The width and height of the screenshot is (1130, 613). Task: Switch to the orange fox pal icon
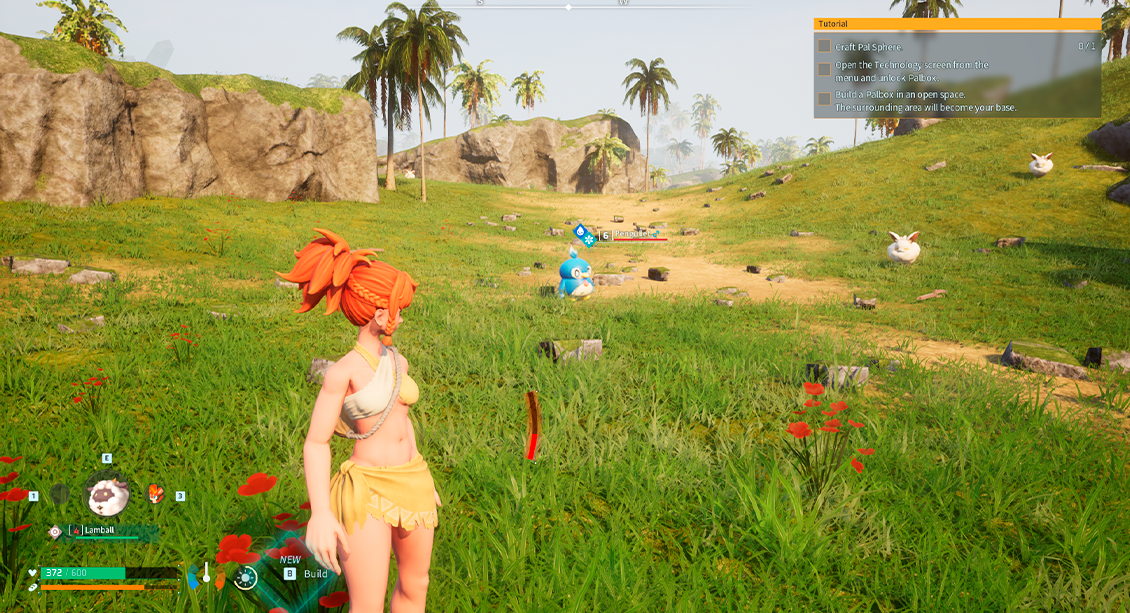[156, 494]
